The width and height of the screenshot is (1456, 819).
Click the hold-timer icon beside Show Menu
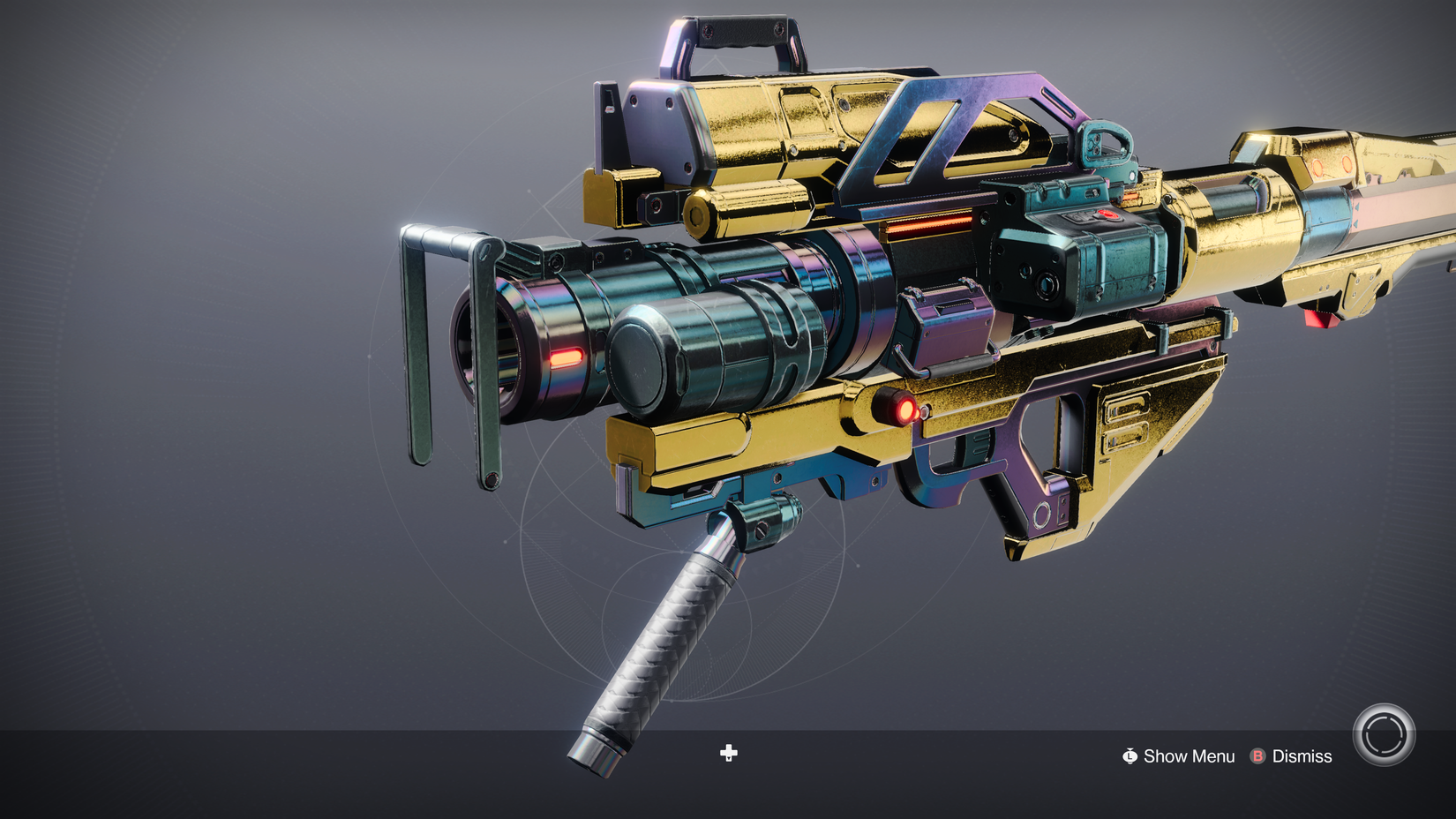tap(1129, 756)
